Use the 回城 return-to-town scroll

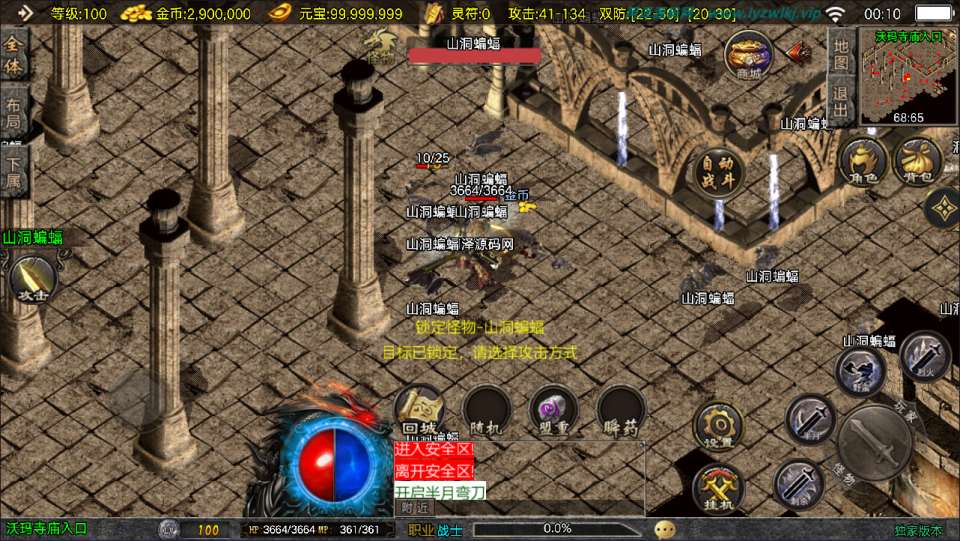(x=418, y=410)
